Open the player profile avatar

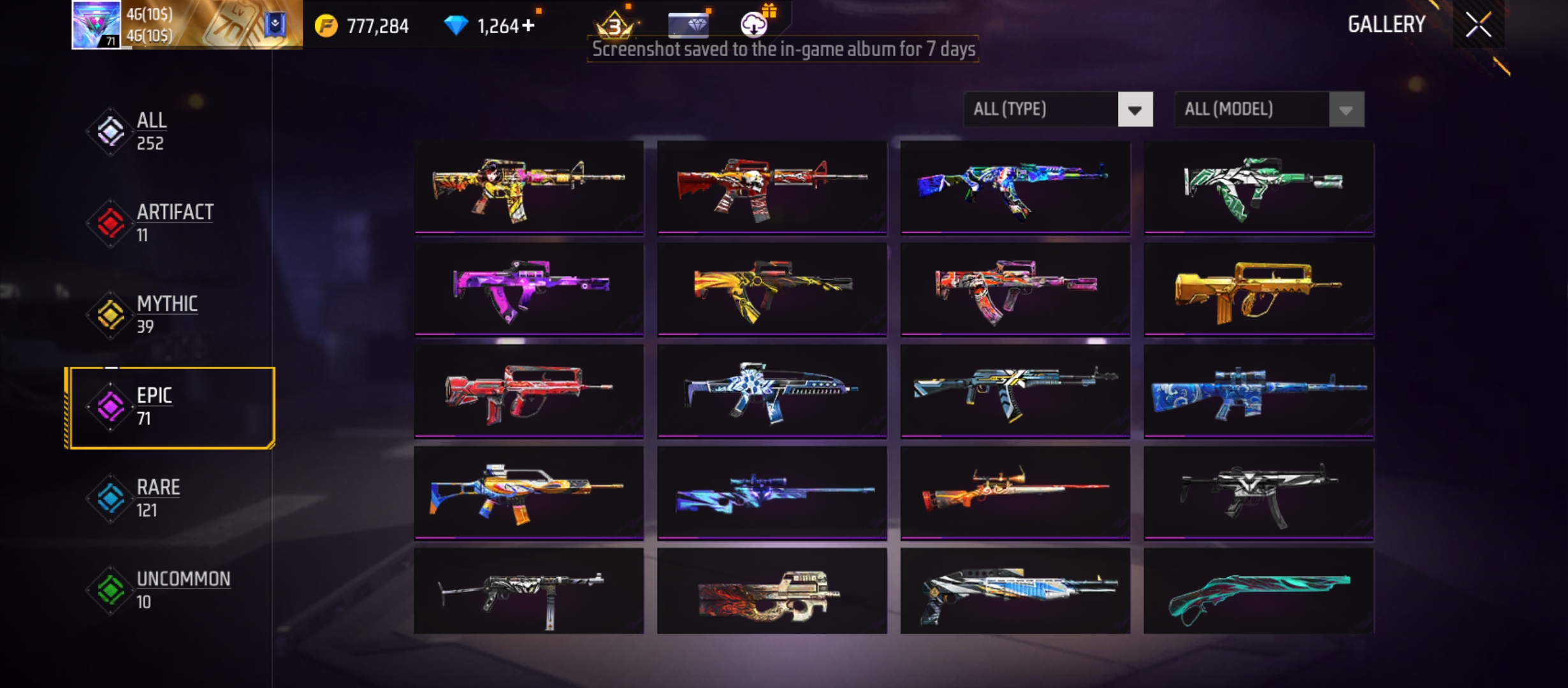pyautogui.click(x=96, y=24)
